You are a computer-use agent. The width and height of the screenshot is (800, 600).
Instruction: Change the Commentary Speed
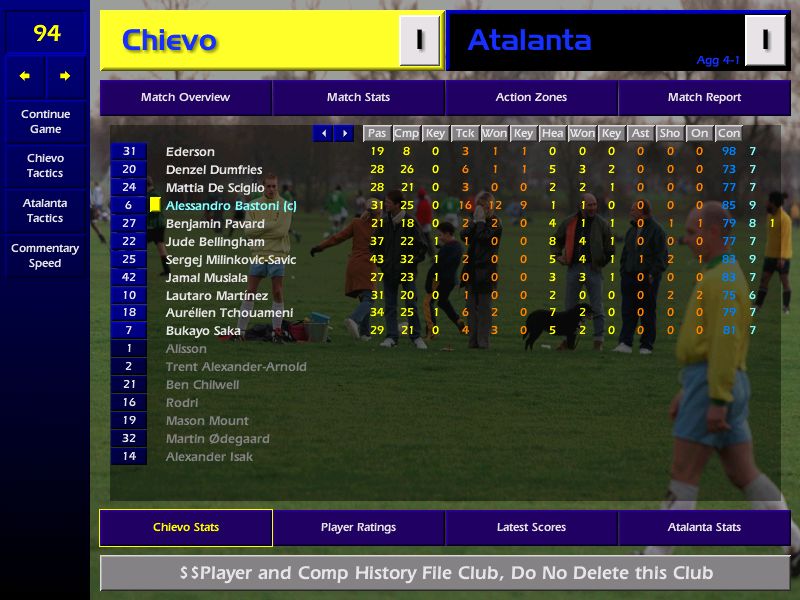point(45,256)
